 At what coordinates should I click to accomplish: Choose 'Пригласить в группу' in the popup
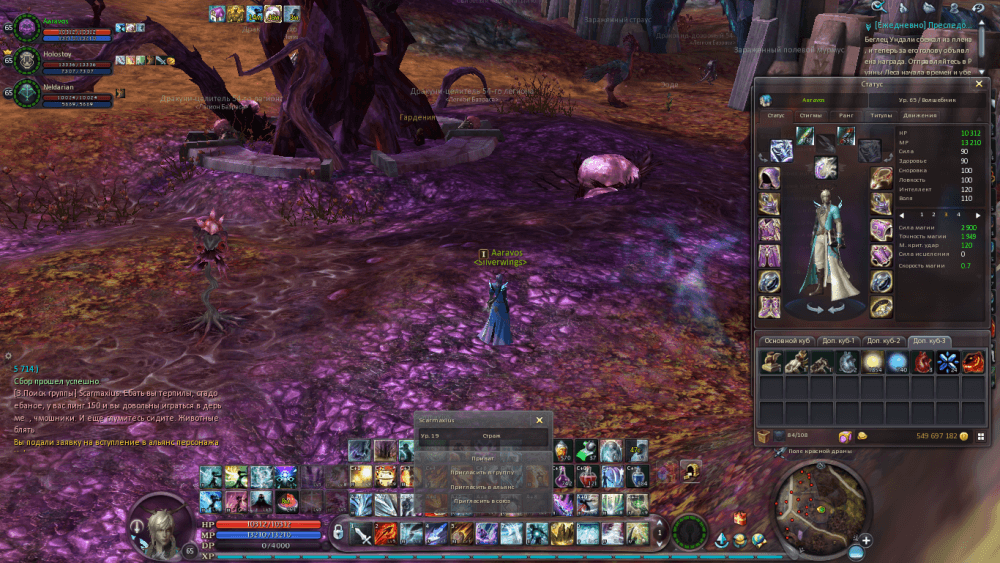[483, 471]
